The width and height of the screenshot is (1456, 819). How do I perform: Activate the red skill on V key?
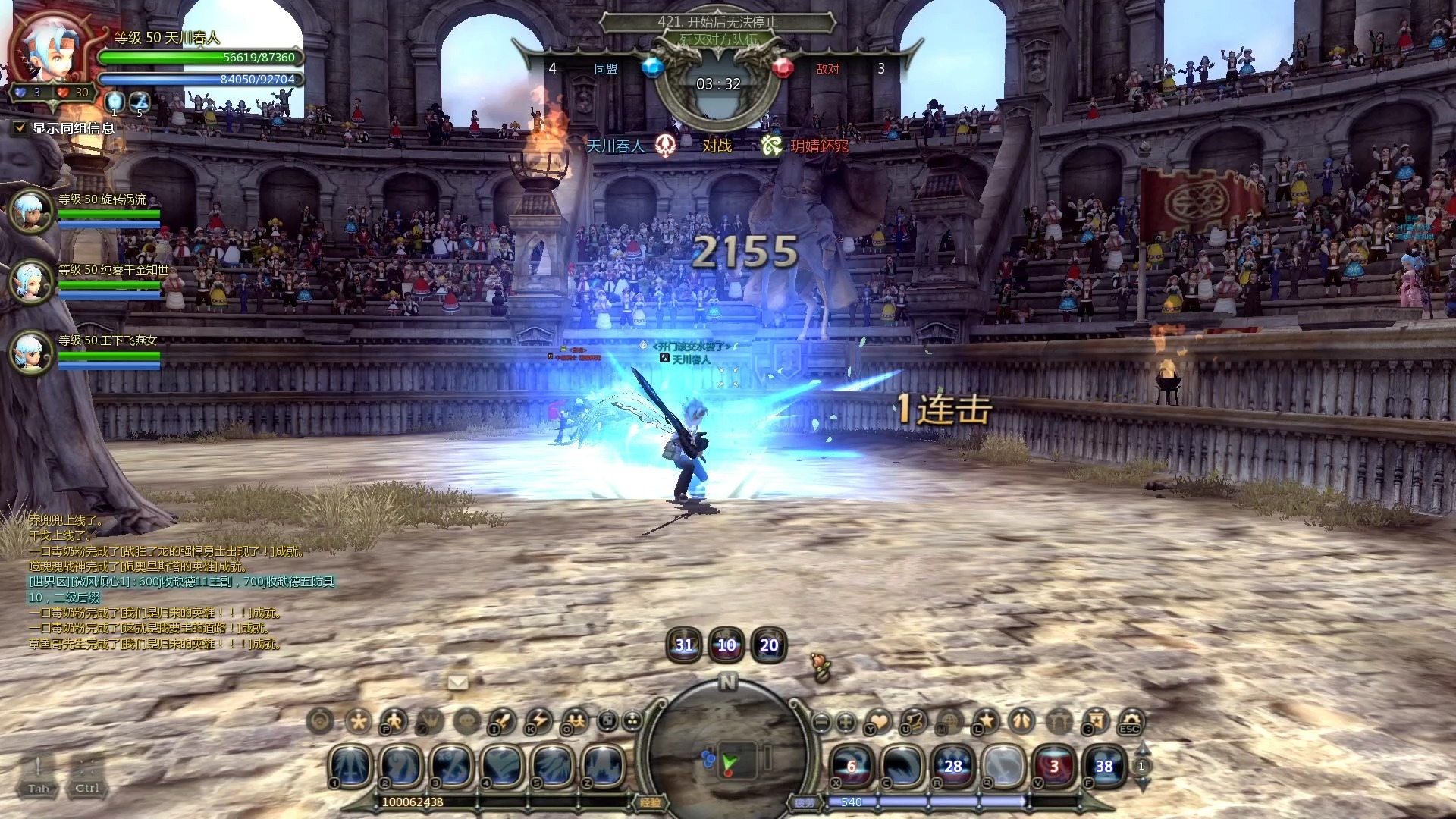(x=1053, y=766)
